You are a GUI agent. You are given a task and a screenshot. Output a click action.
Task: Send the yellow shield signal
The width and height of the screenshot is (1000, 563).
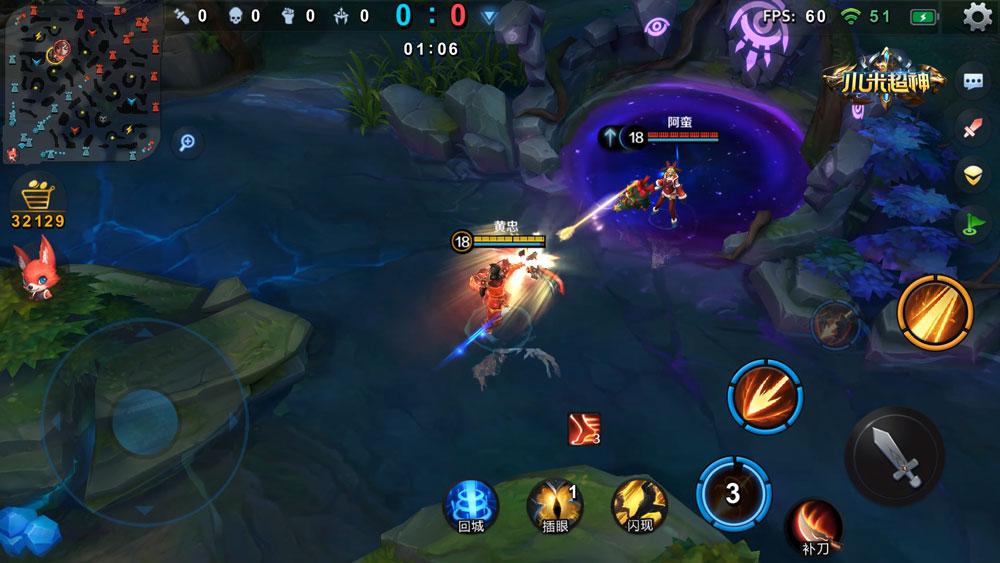(972, 175)
